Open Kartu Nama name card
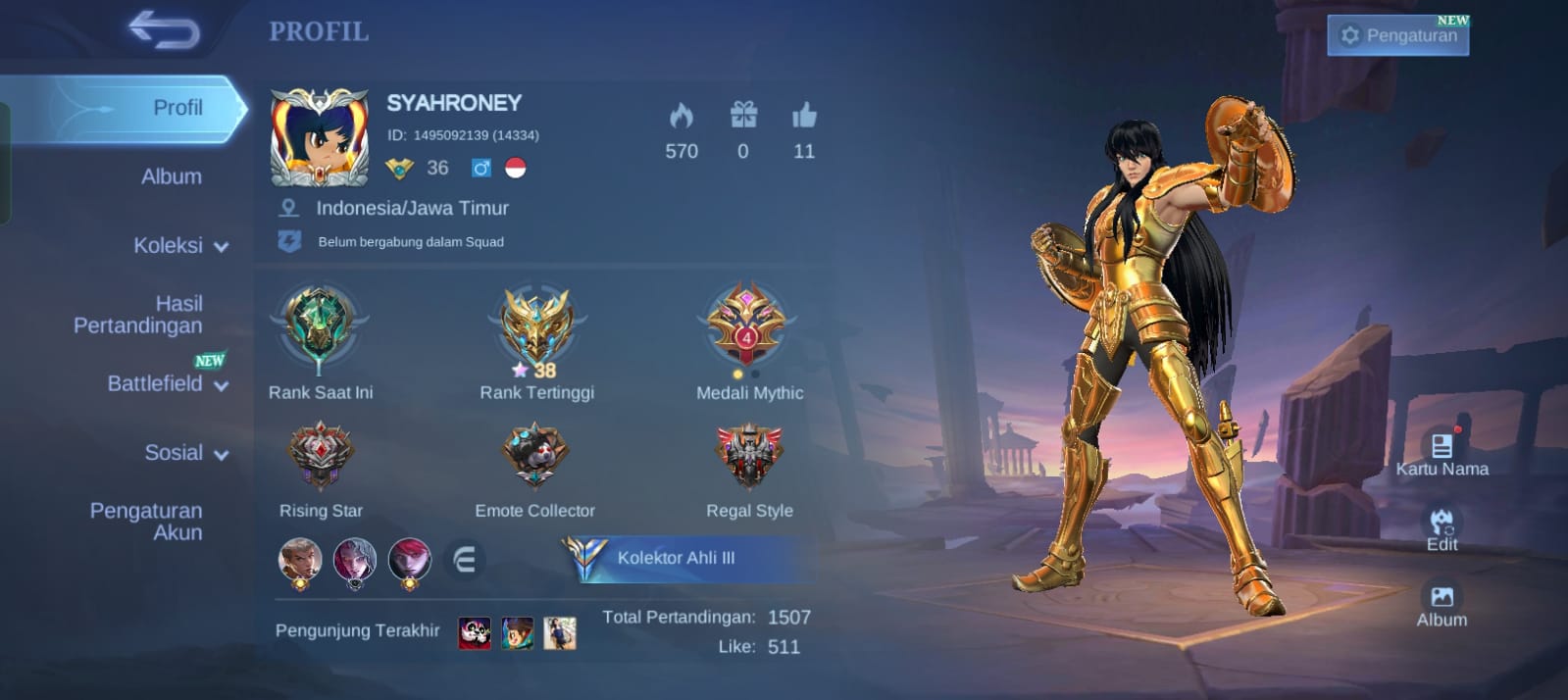This screenshot has width=1568, height=700. click(1442, 454)
